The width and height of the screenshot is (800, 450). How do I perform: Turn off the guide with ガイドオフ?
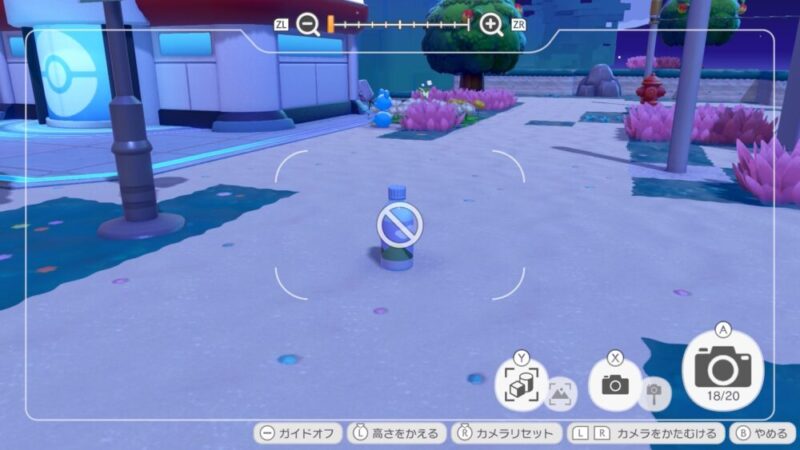pyautogui.click(x=298, y=433)
